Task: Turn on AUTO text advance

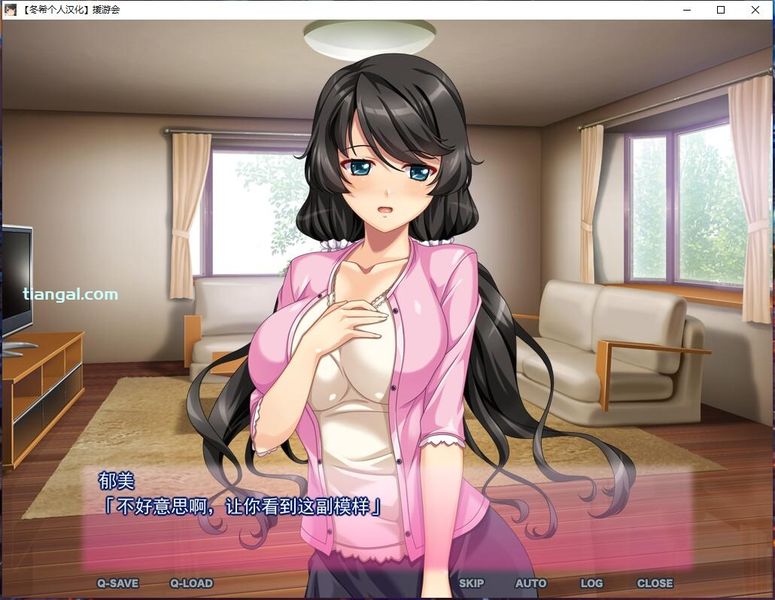Action: pos(530,583)
